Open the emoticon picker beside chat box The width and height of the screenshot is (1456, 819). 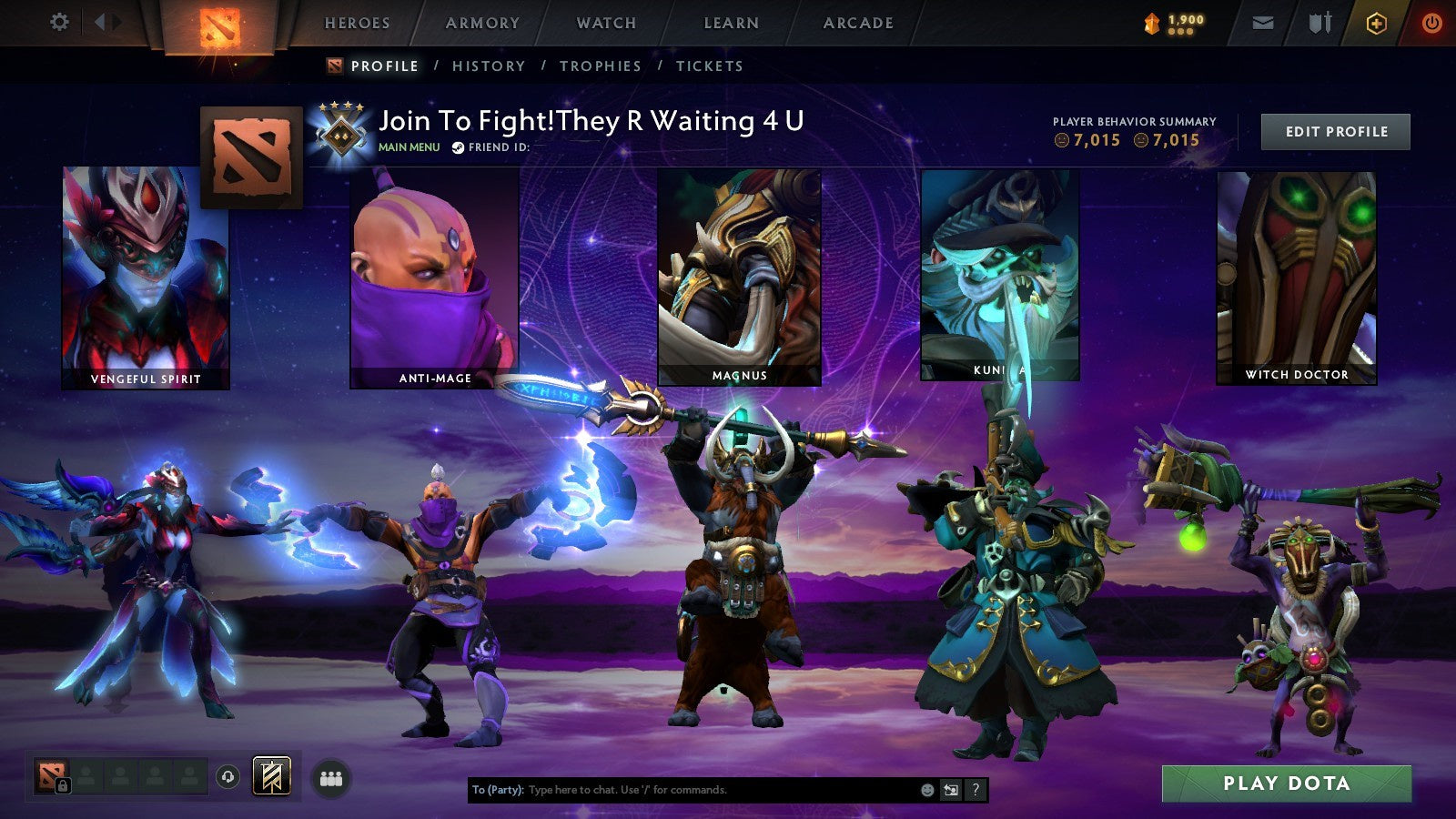click(x=927, y=789)
